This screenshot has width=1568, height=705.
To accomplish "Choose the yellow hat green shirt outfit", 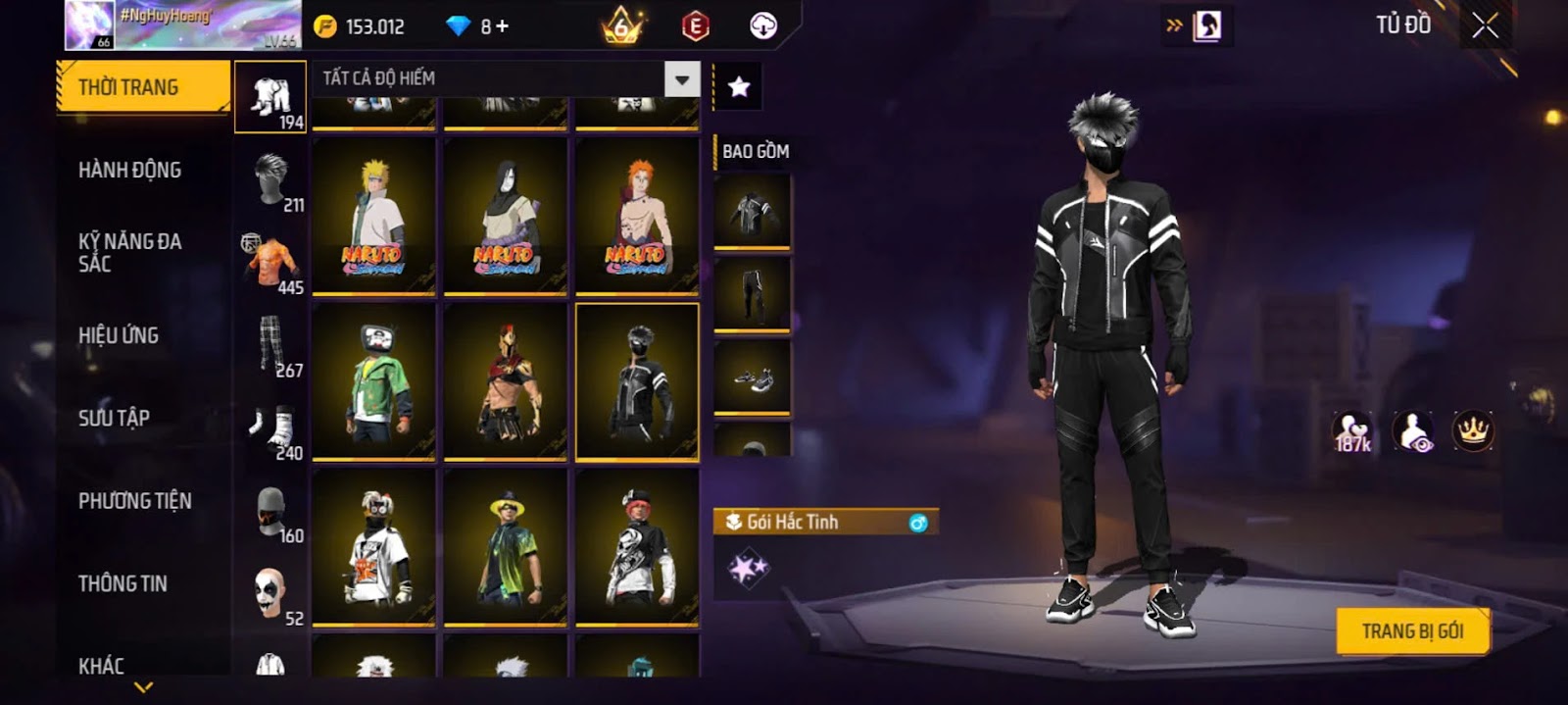I will coord(506,547).
